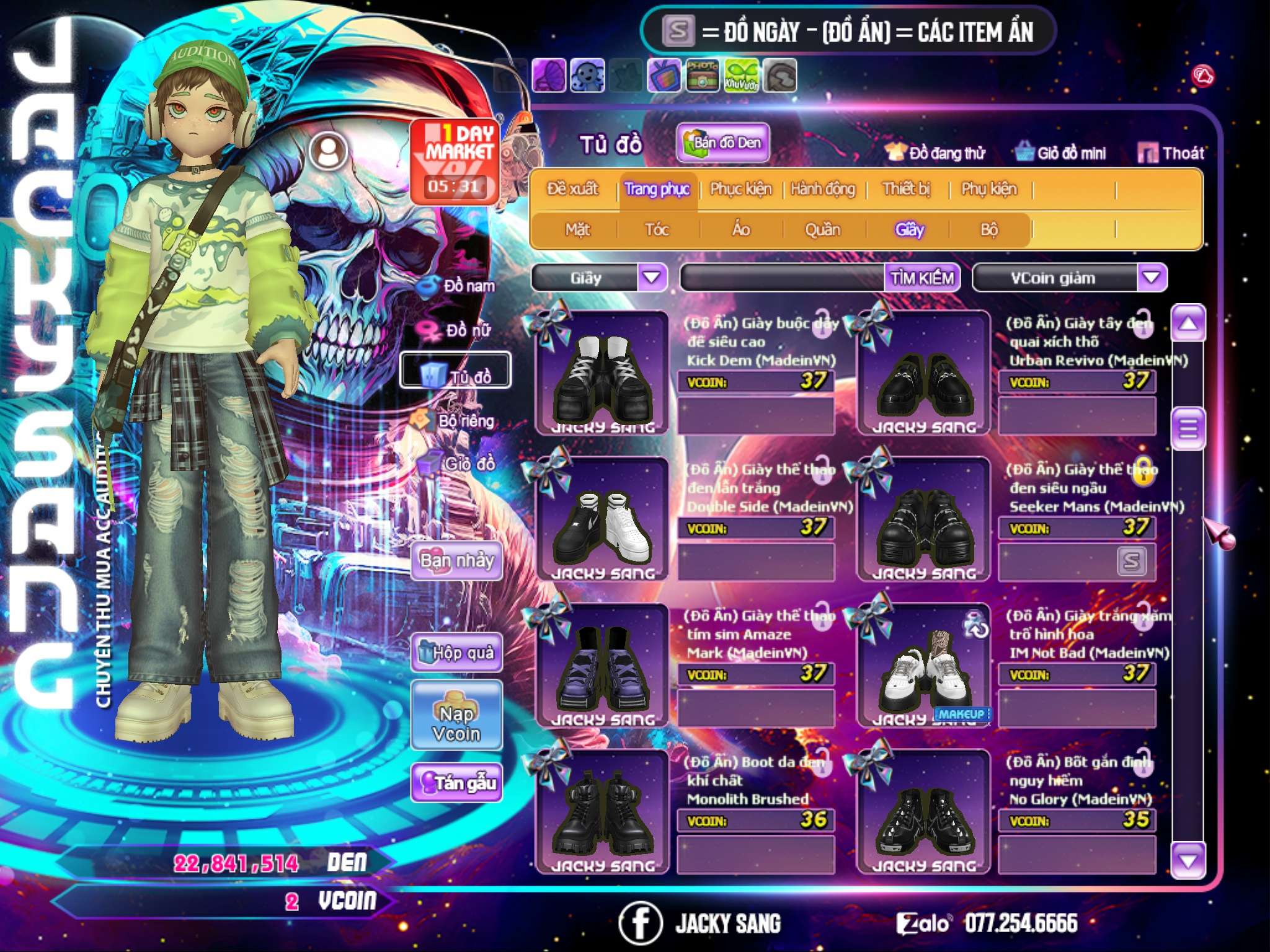
Task: Open the 1 Day Market banner
Action: click(456, 161)
